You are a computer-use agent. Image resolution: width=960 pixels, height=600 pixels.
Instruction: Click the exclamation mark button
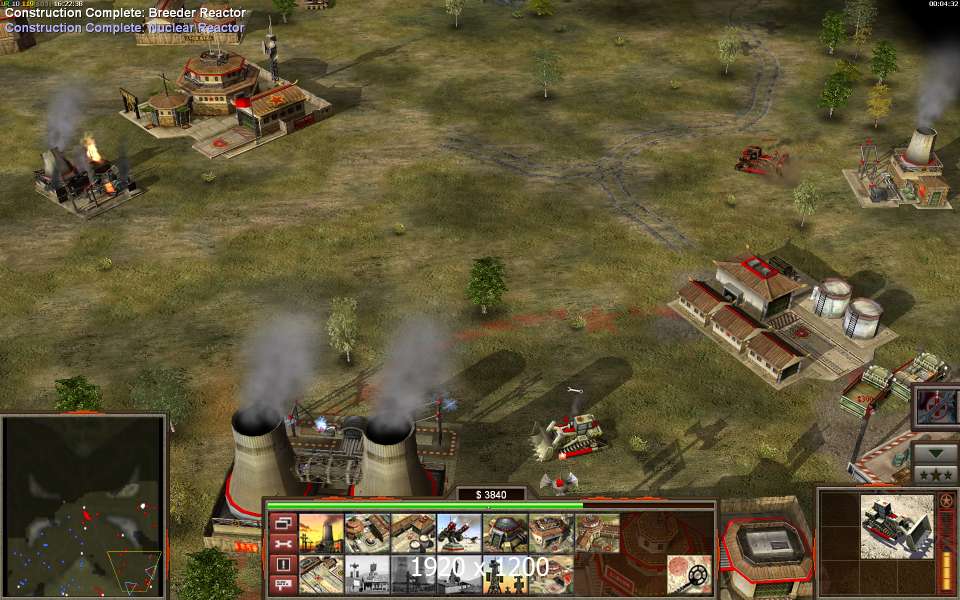(283, 564)
